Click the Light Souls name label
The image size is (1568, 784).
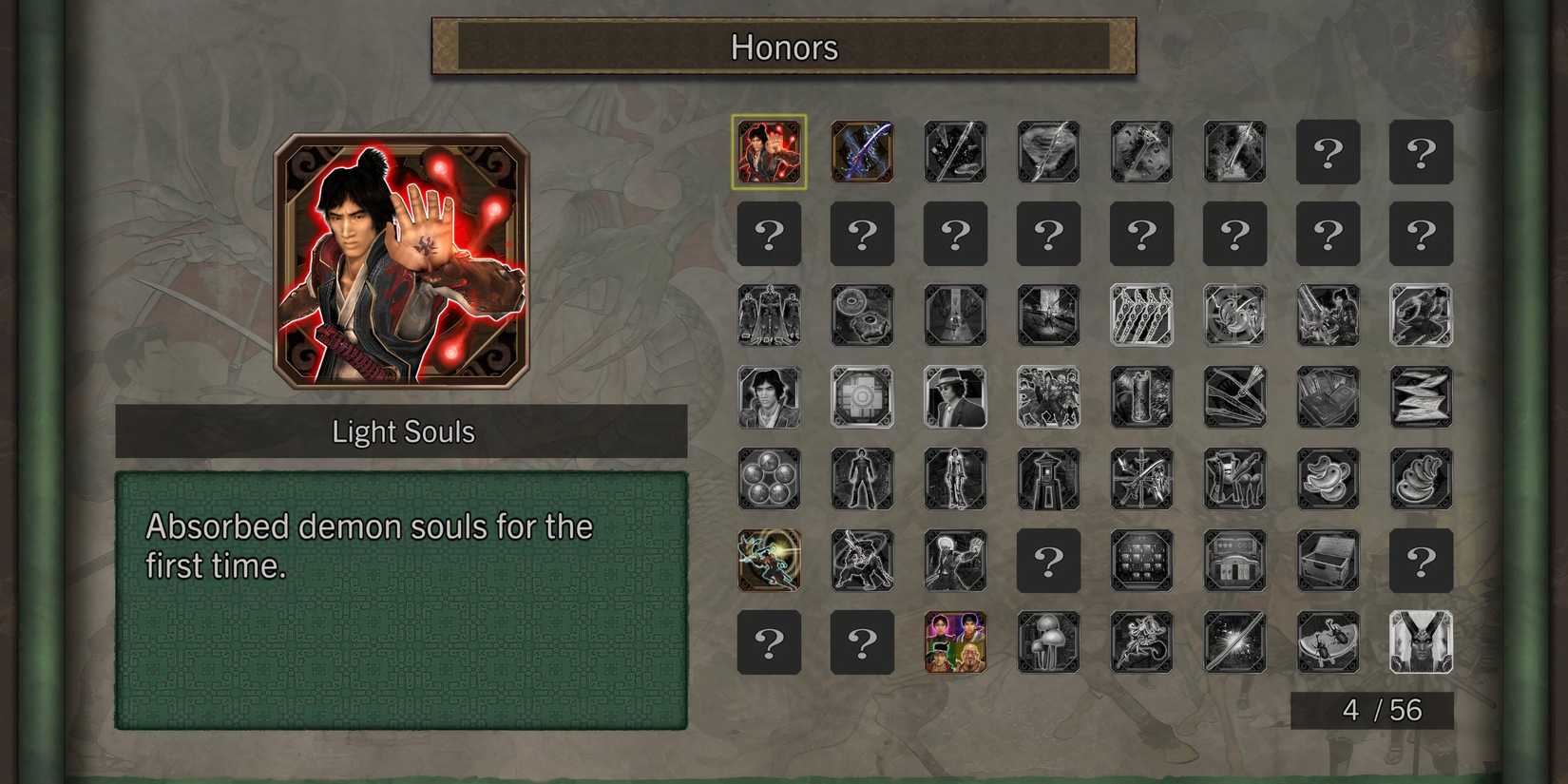coord(403,431)
